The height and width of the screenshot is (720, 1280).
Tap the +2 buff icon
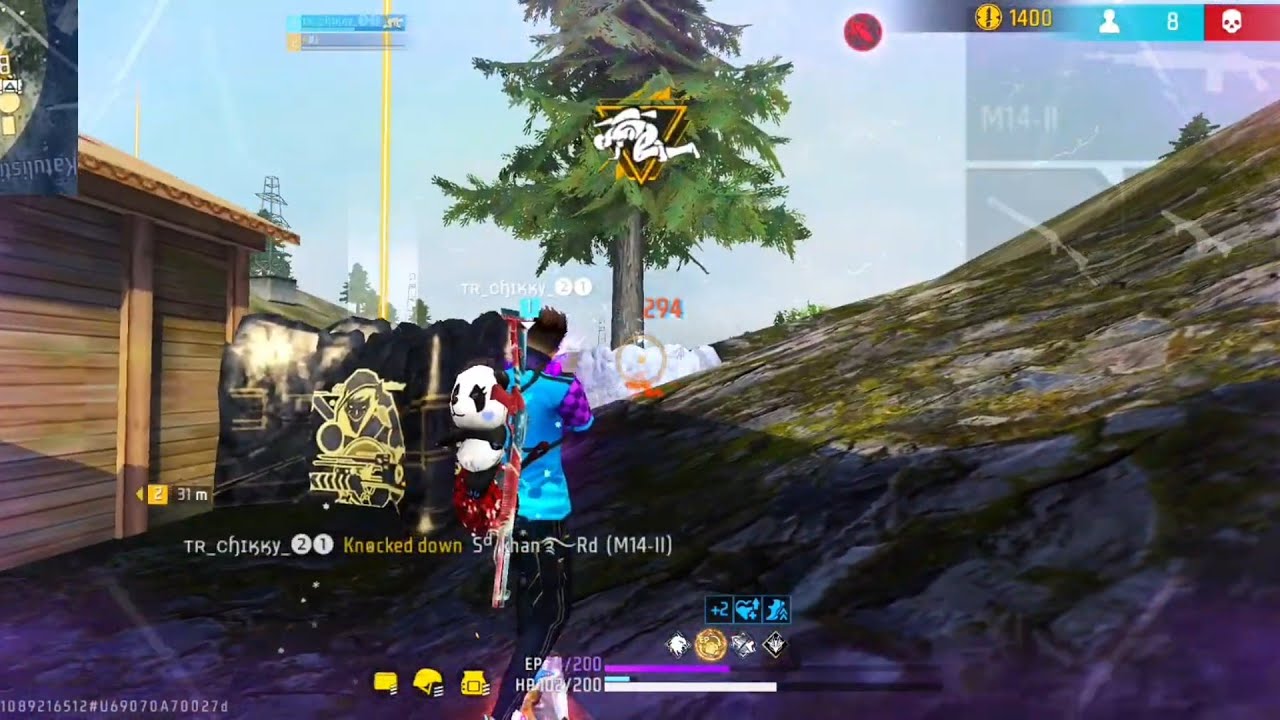point(718,609)
